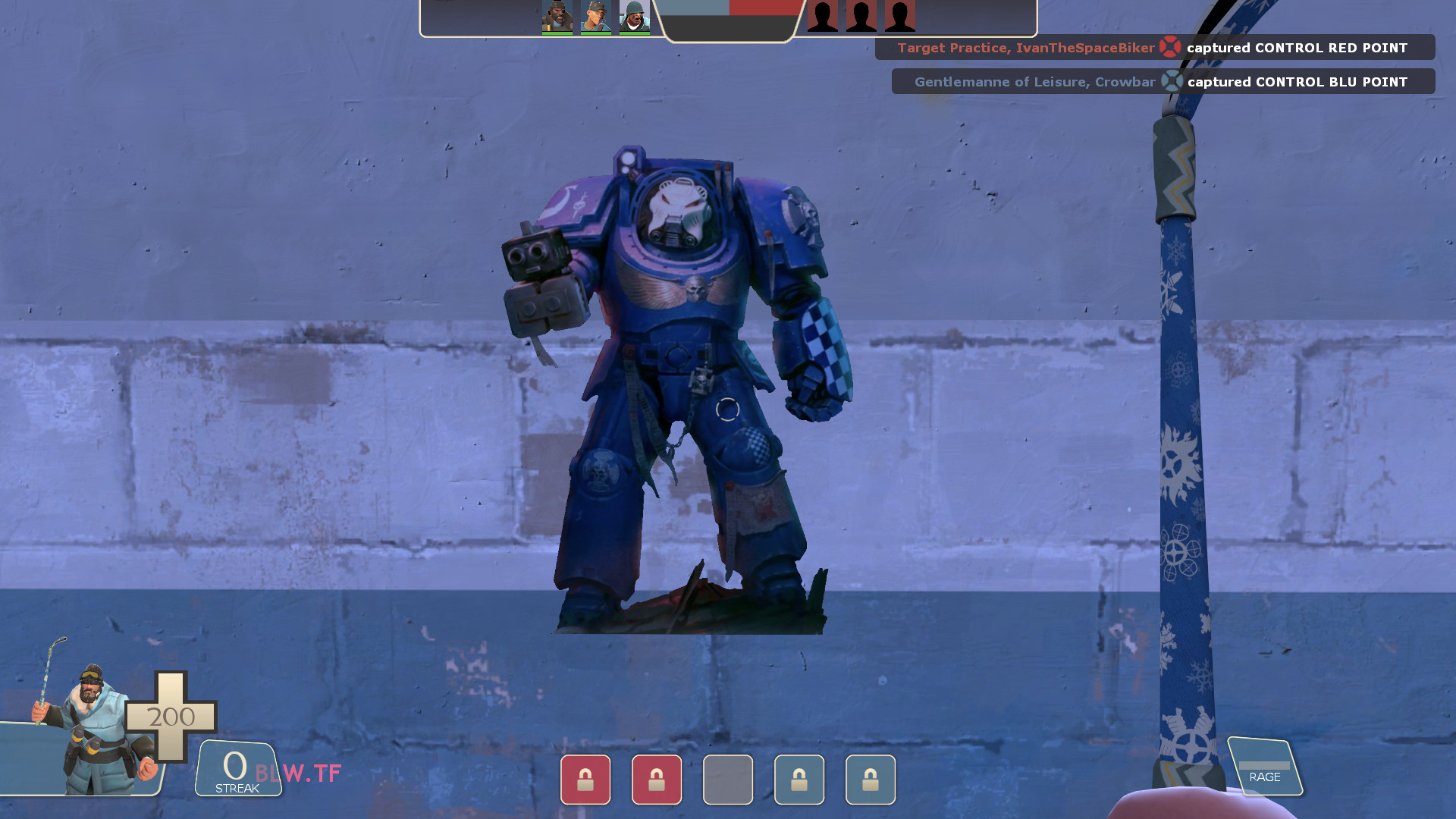
Task: Select the second red padlock icon
Action: (x=656, y=780)
